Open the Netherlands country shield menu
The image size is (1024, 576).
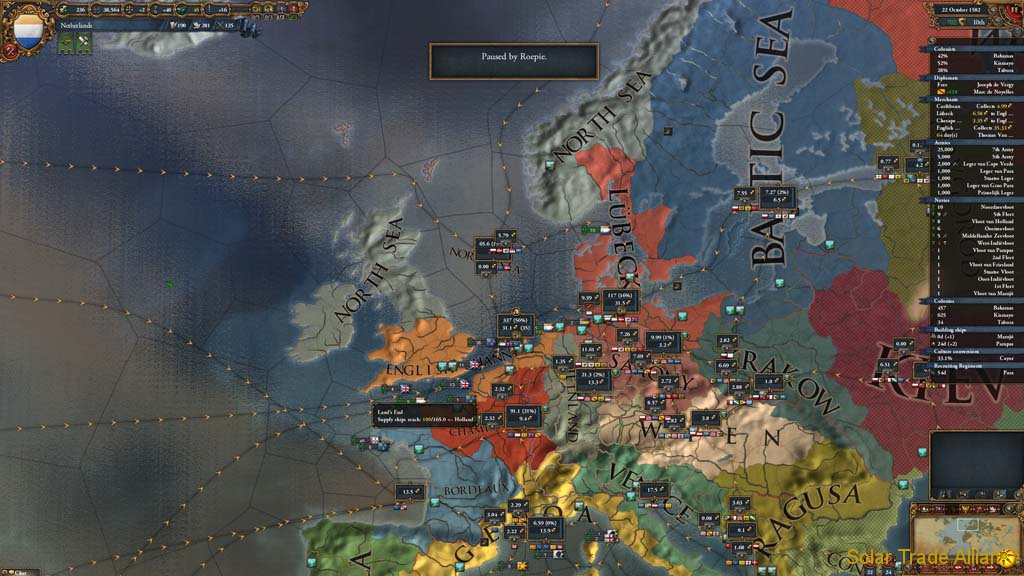(x=28, y=31)
